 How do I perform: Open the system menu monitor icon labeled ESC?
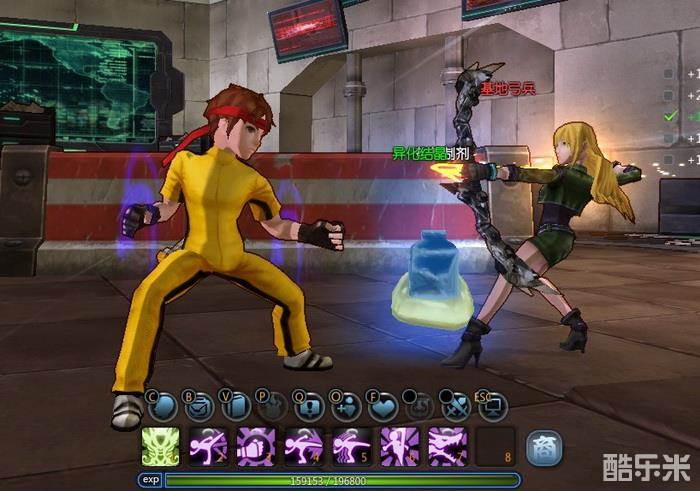tap(492, 406)
